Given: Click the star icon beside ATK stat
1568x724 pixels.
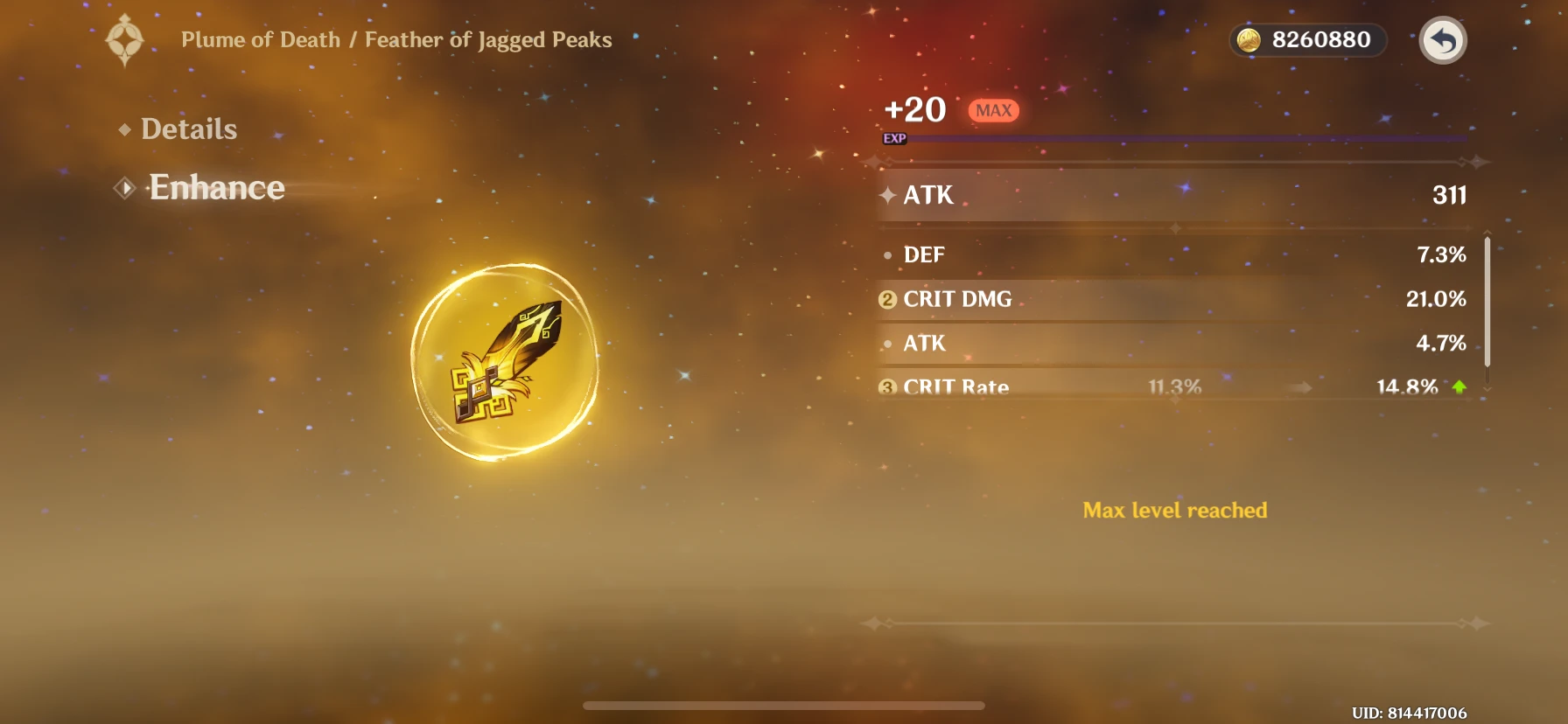Looking at the screenshot, I should pyautogui.click(x=887, y=195).
